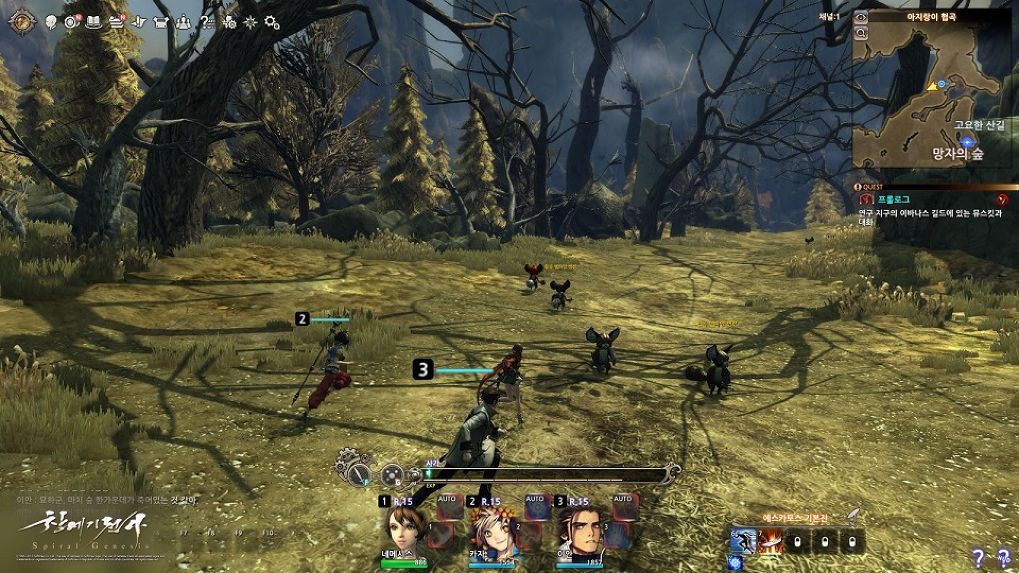Click the speech bubble chat icon
The image size is (1019, 573).
click(x=51, y=22)
